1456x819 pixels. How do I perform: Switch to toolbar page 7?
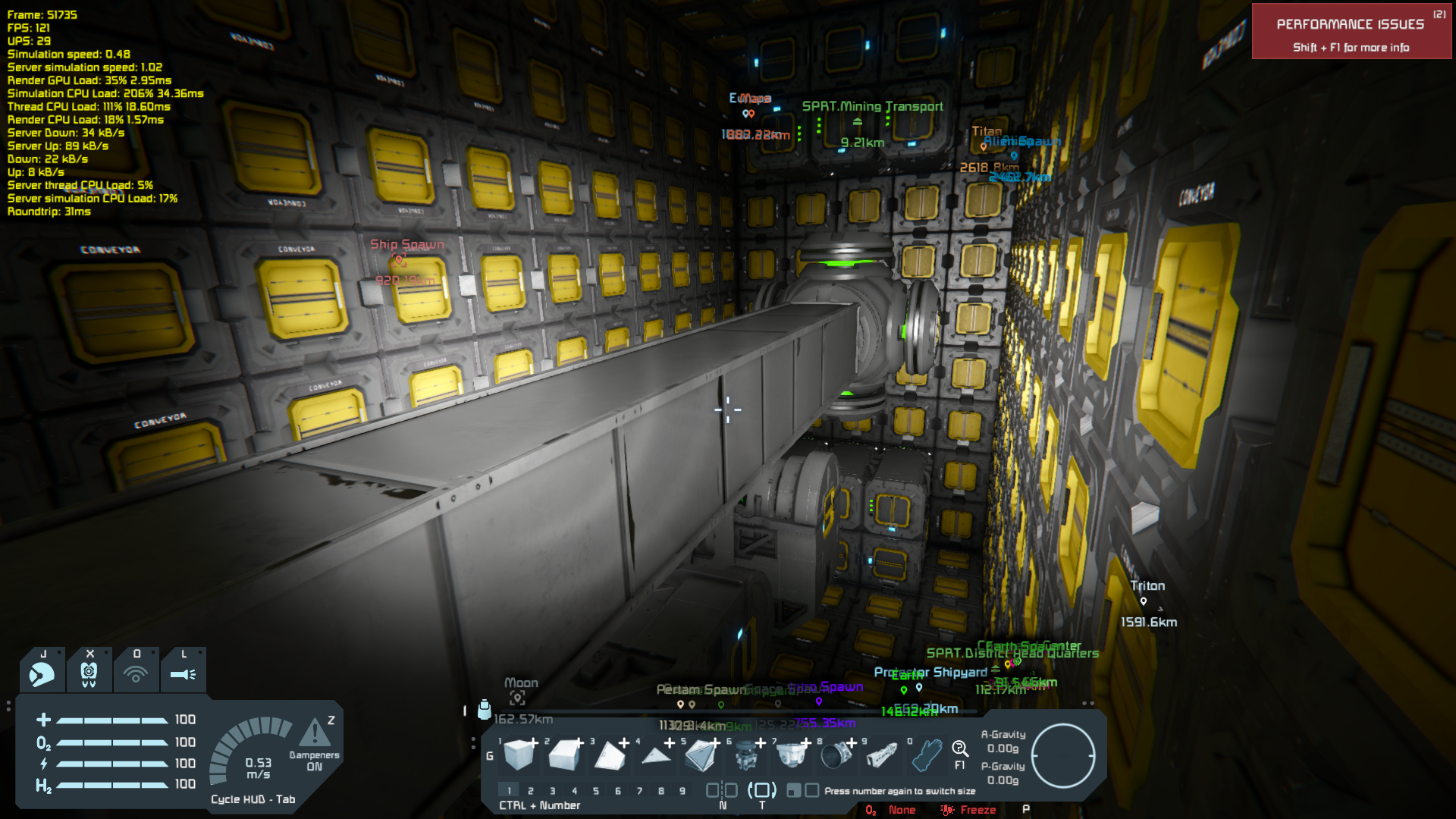point(639,791)
